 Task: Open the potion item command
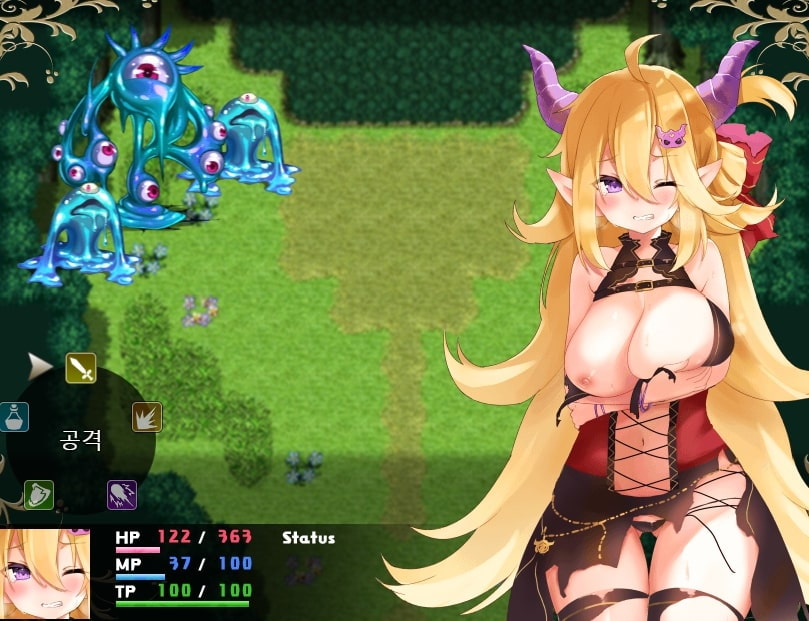[13, 417]
